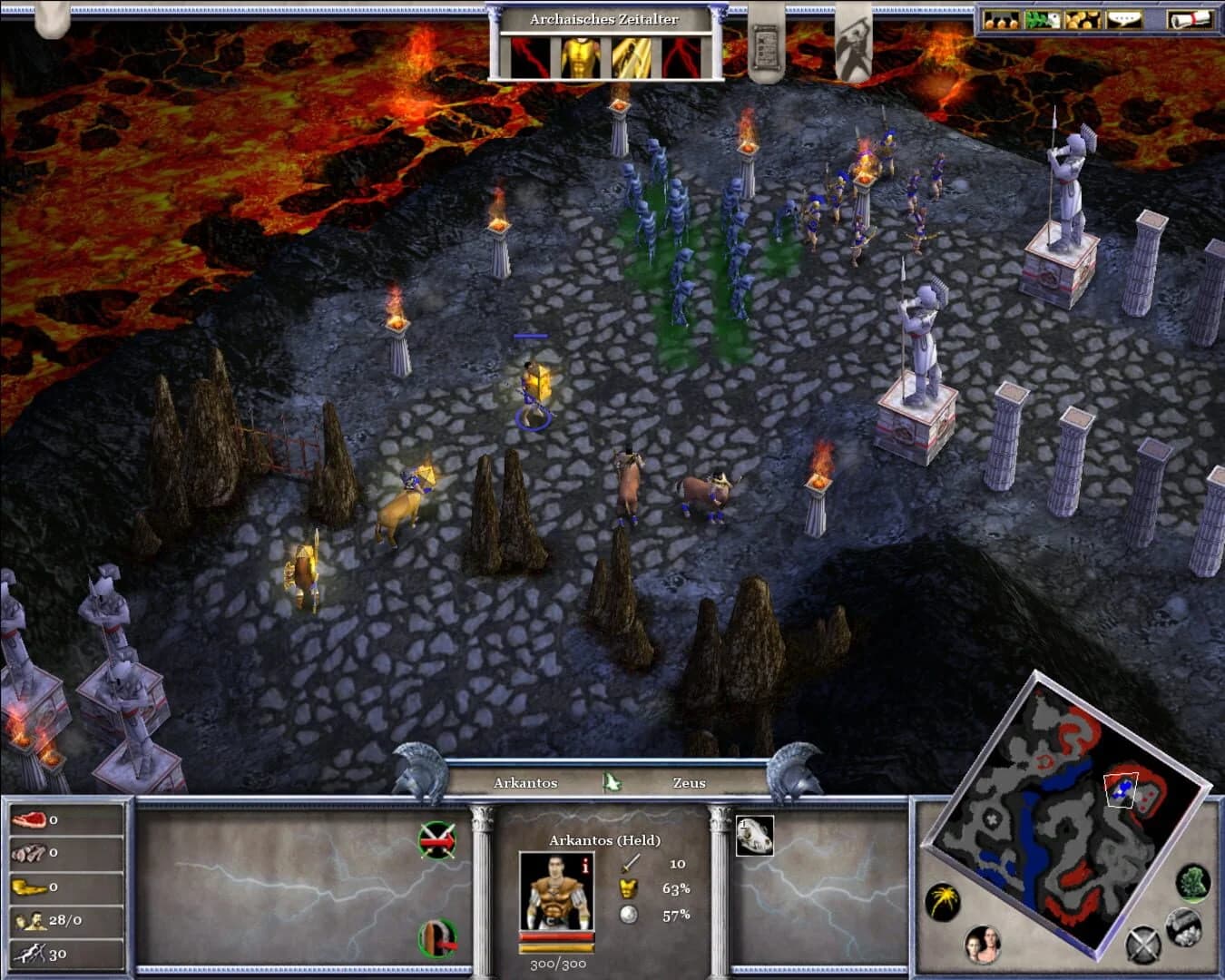
Task: Click the Arkantos name tab above the panel
Action: 526,782
